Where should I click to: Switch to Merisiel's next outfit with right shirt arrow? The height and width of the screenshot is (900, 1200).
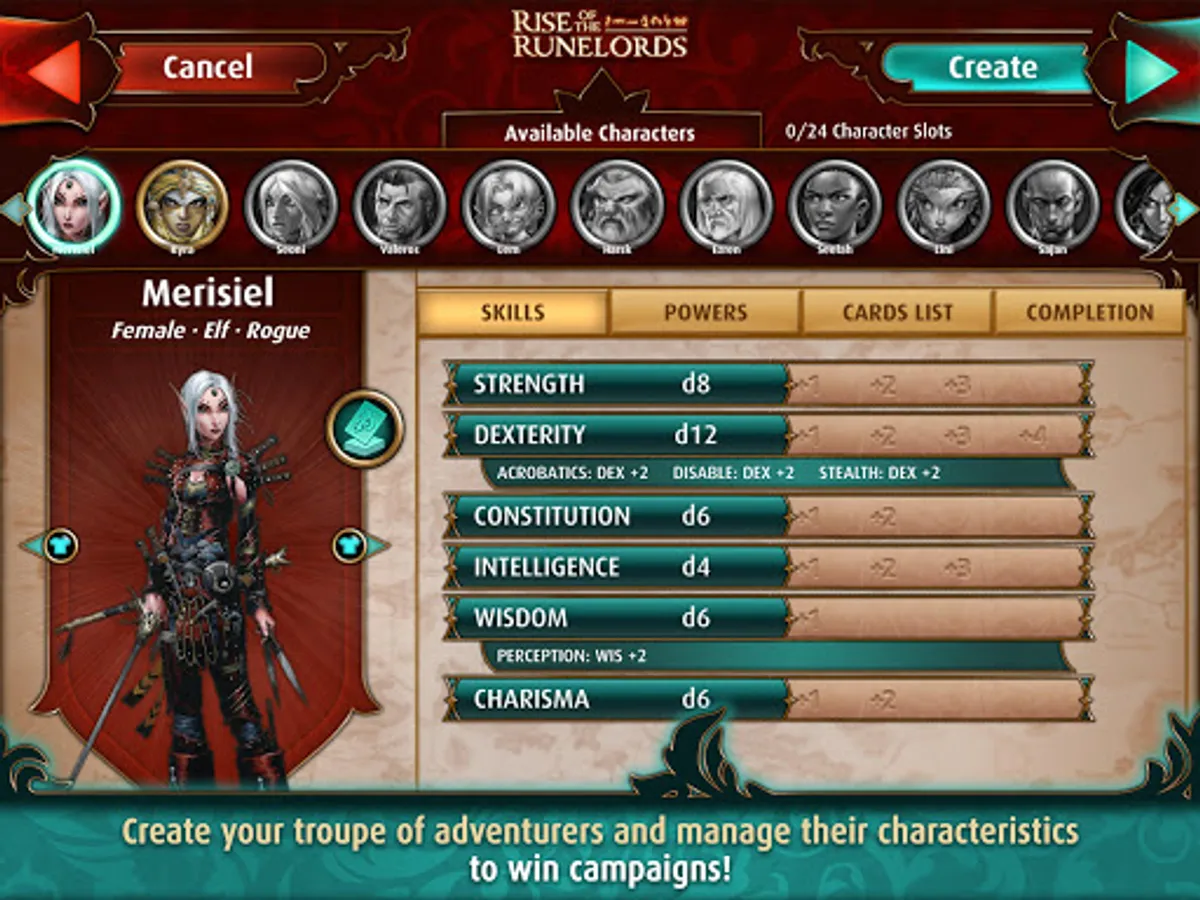(352, 546)
